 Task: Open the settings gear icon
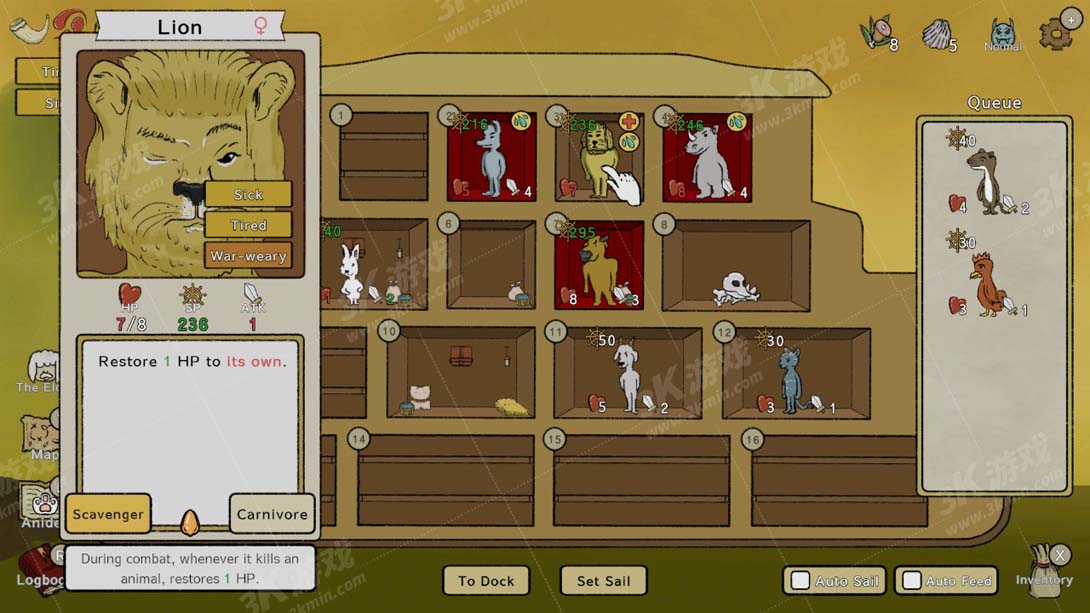[x=1056, y=32]
